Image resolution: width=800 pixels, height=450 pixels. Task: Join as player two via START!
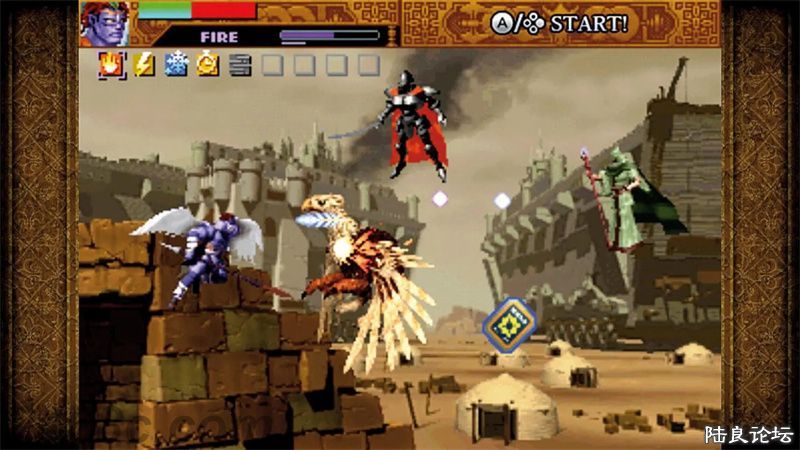click(558, 23)
